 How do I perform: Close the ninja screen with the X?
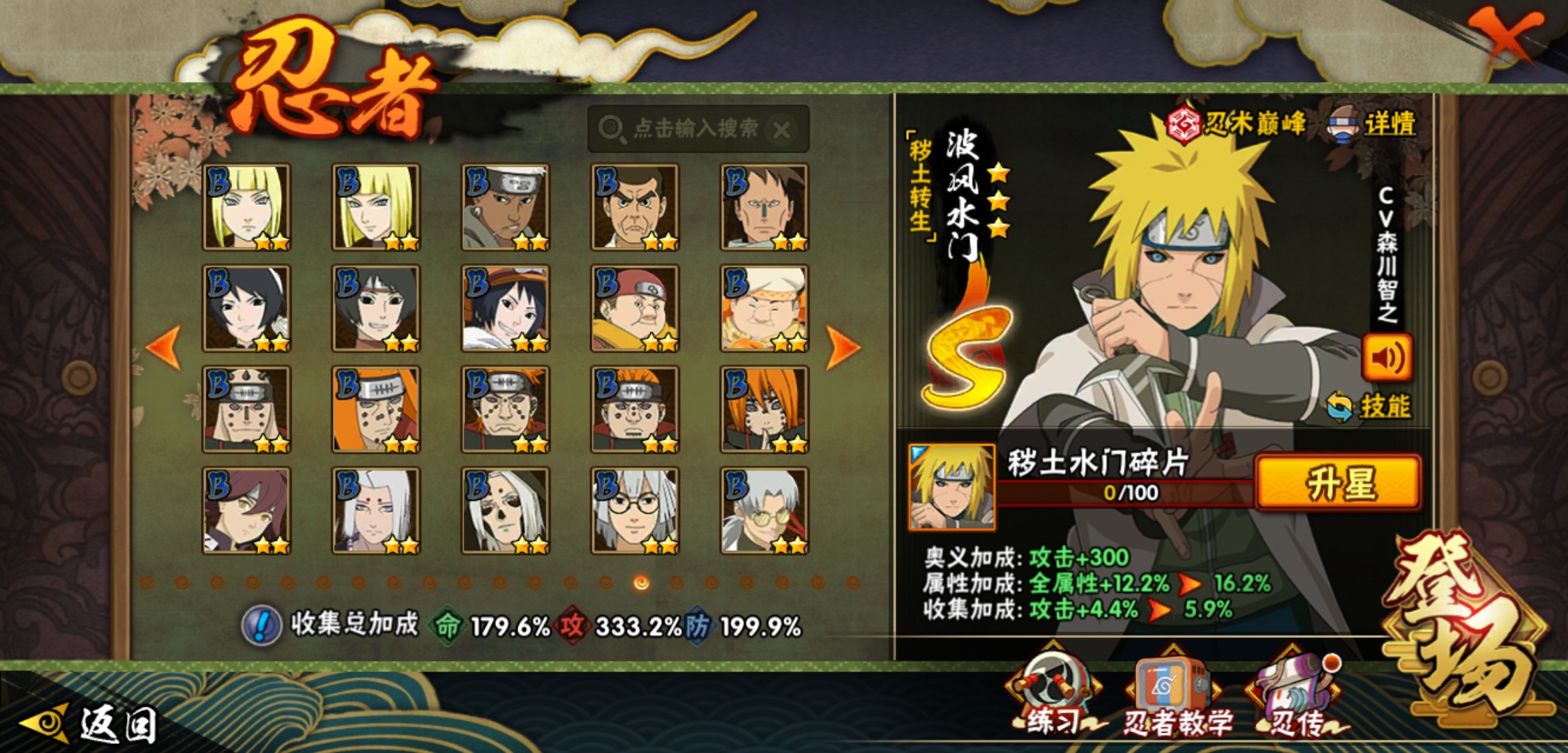(1507, 35)
